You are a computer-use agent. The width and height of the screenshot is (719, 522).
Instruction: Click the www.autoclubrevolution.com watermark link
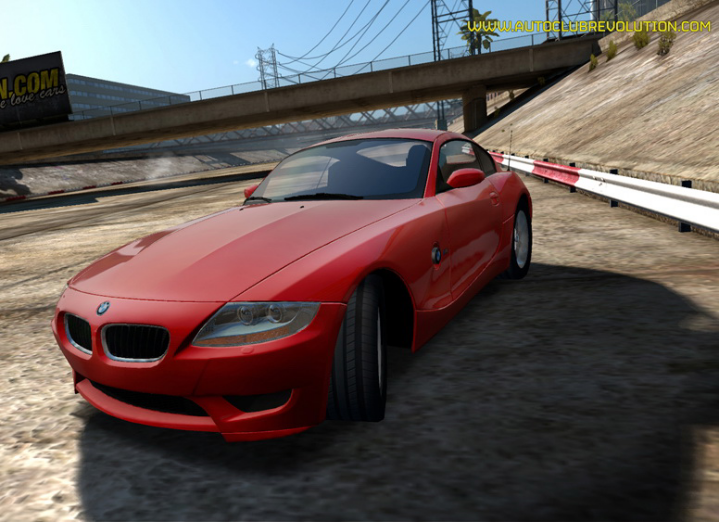point(589,26)
